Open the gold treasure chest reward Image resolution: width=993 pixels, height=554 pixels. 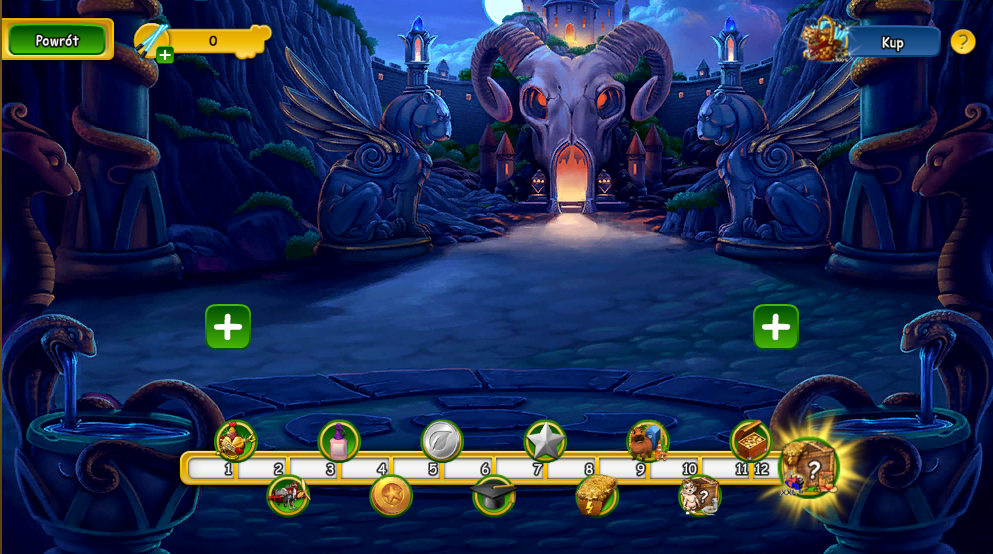pyautogui.click(x=750, y=440)
